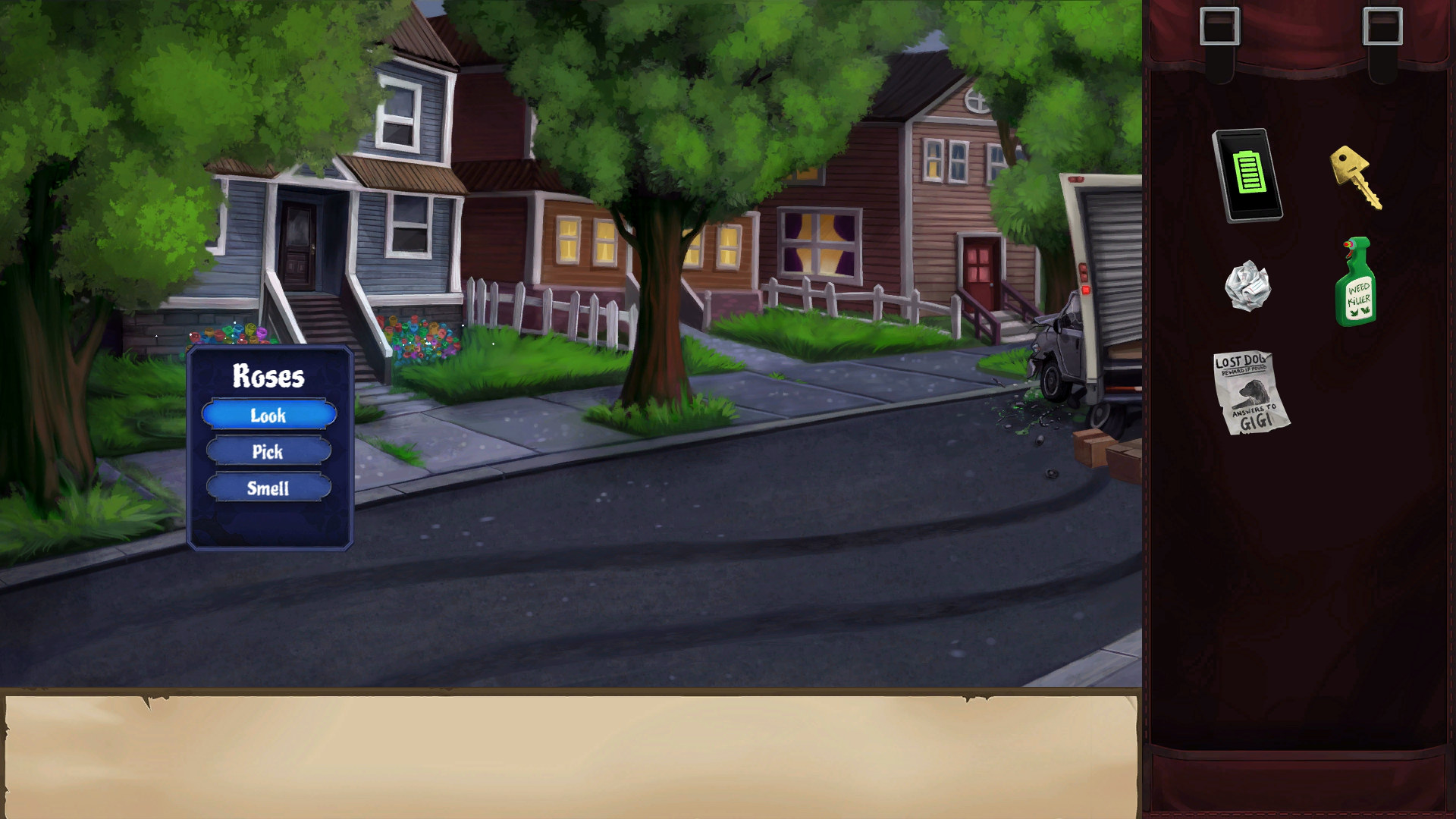1456x819 pixels.
Task: Grab the Weed Killer spray bottle
Action: pyautogui.click(x=1356, y=283)
